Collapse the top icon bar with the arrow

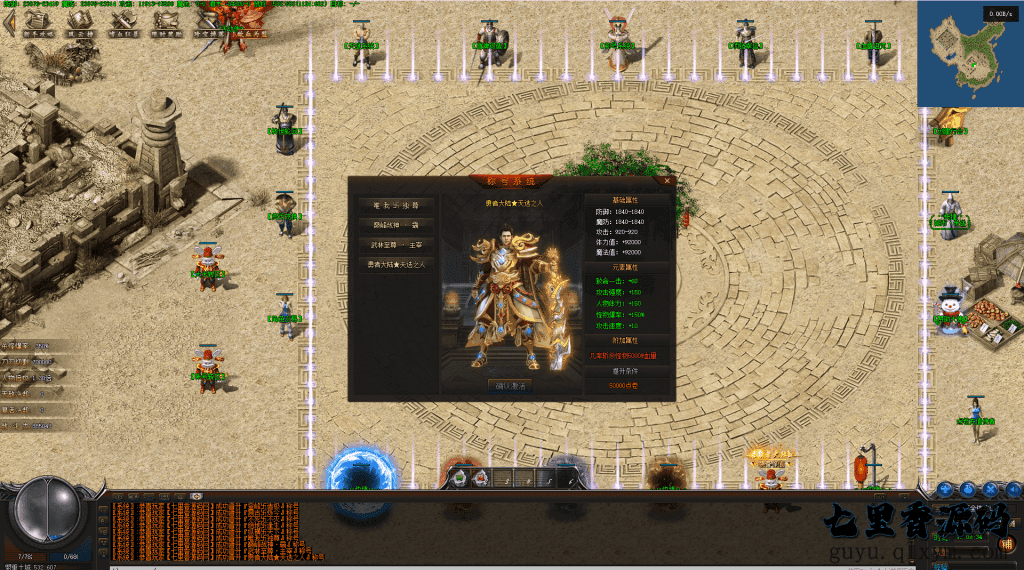(x=8, y=22)
